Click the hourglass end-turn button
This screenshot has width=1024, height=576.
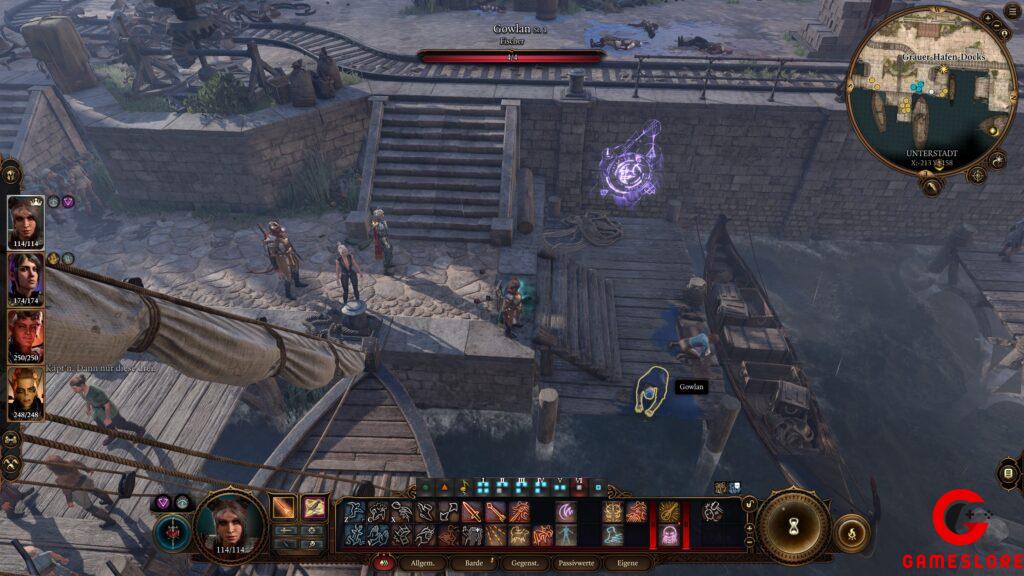click(x=795, y=525)
